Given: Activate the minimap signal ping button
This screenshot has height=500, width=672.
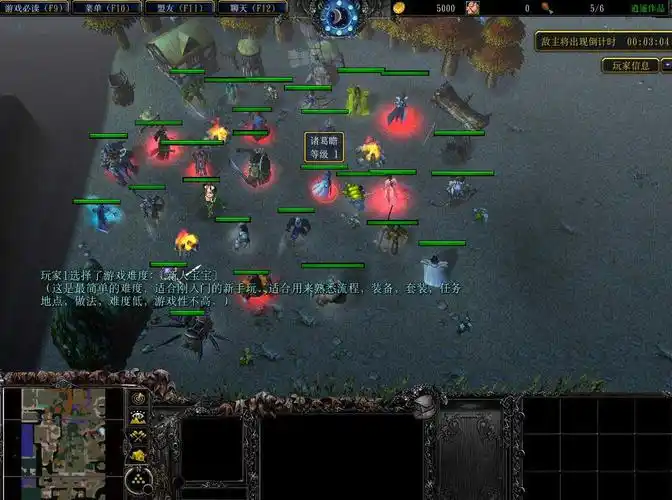Looking at the screenshot, I should click(x=139, y=399).
